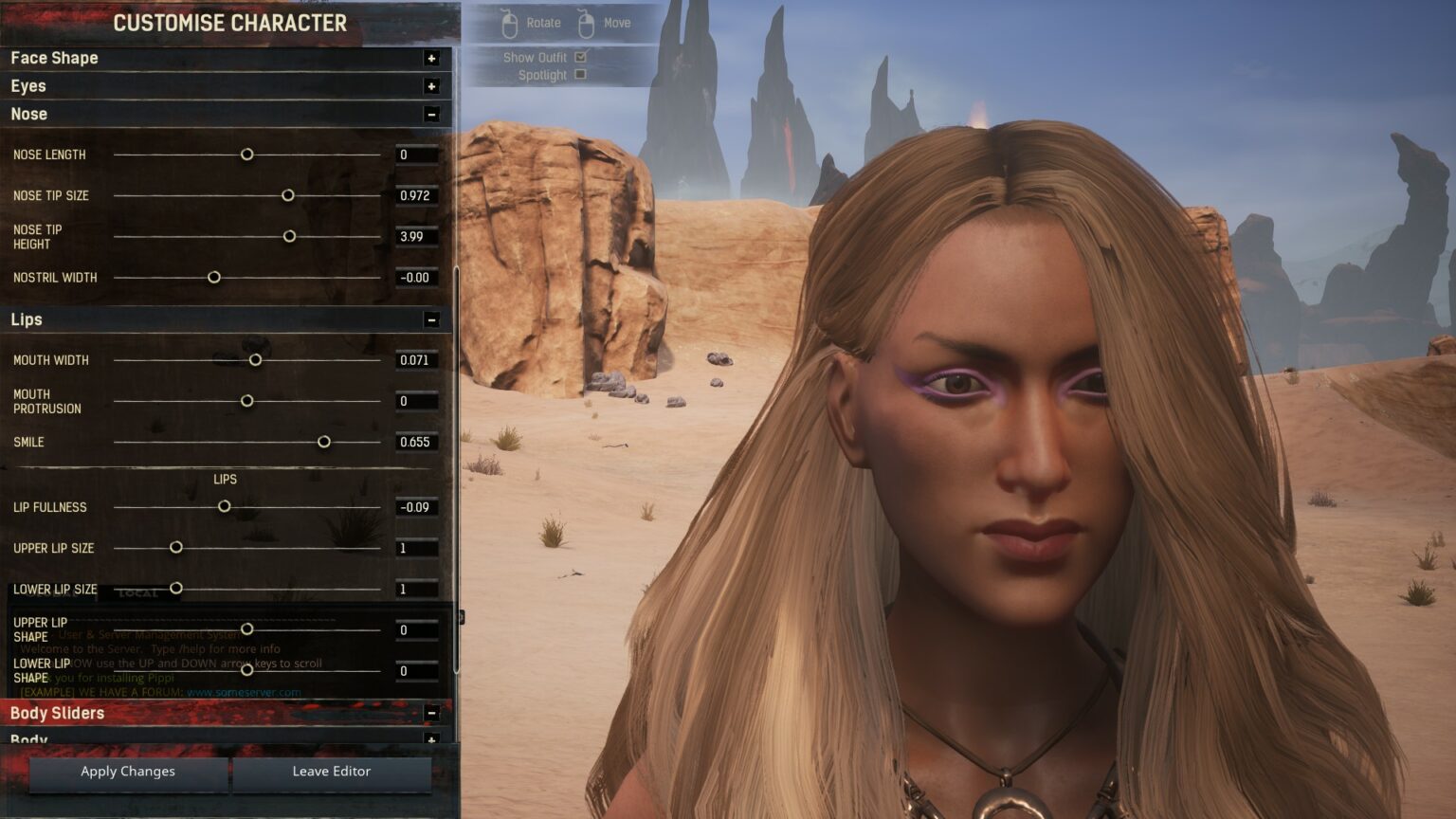The width and height of the screenshot is (1456, 819).
Task: Click the plus icon on Face Shape header
Action: click(433, 58)
